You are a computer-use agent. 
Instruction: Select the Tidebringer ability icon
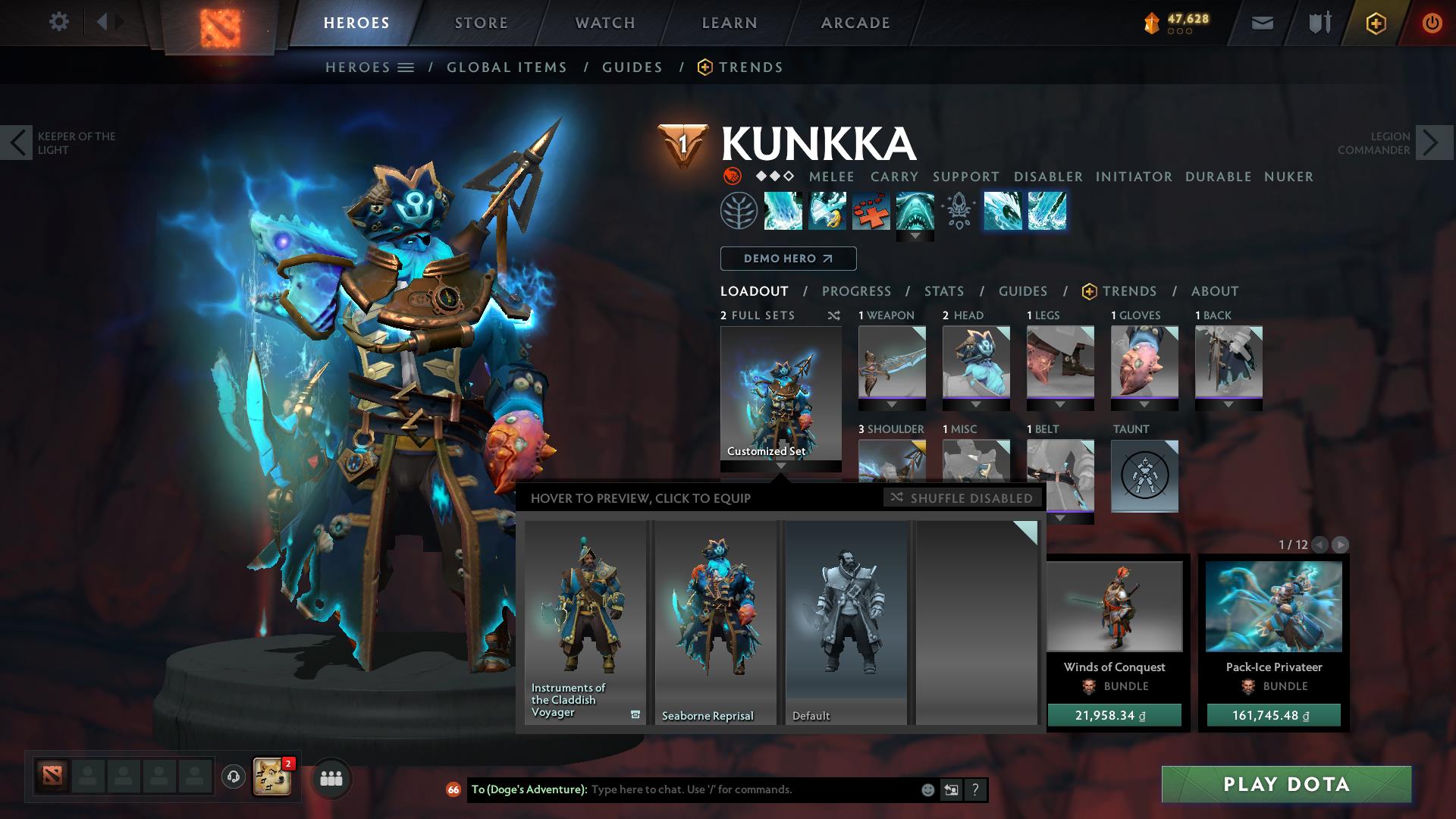(827, 211)
